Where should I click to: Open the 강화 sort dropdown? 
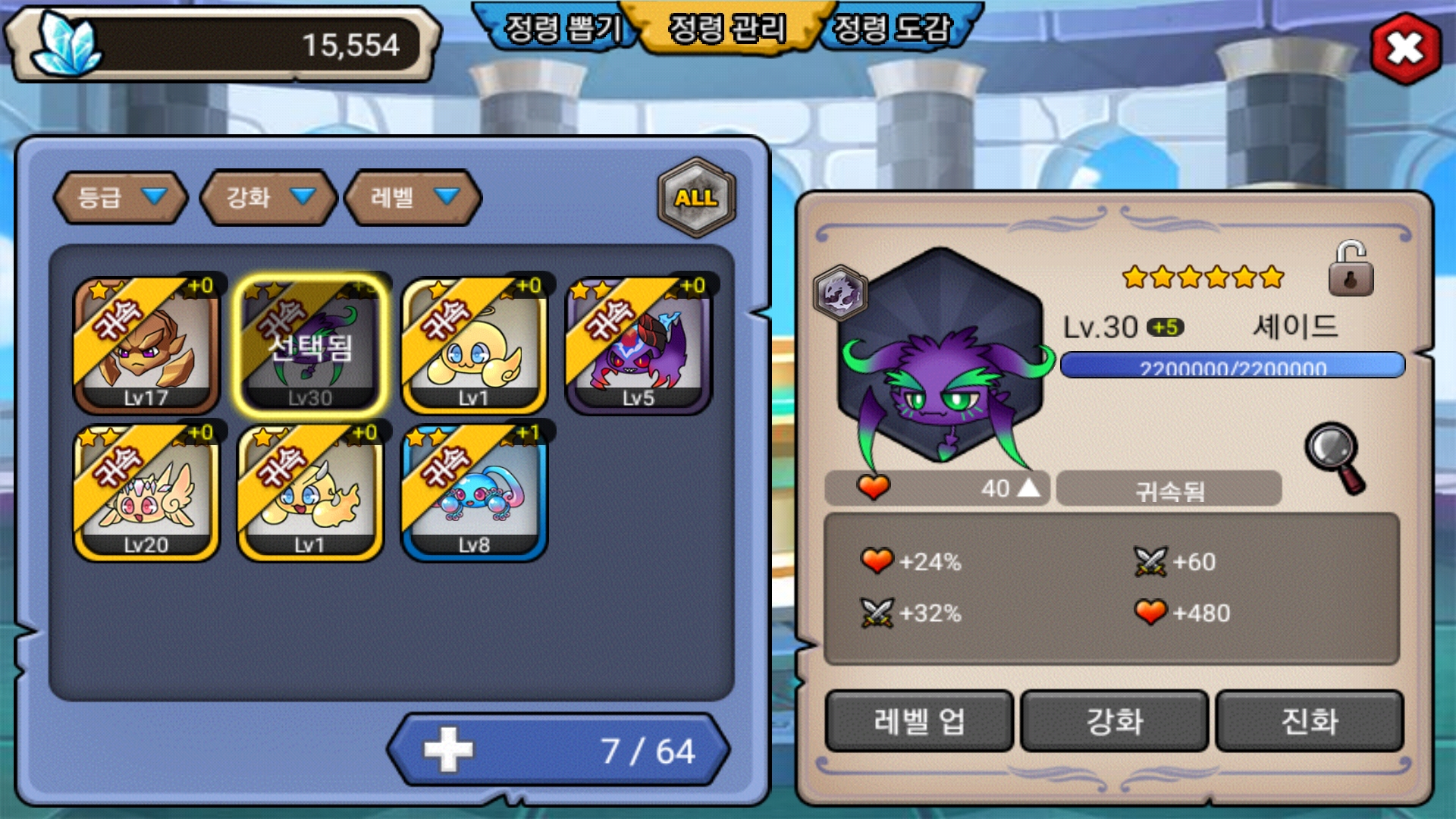click(x=268, y=198)
